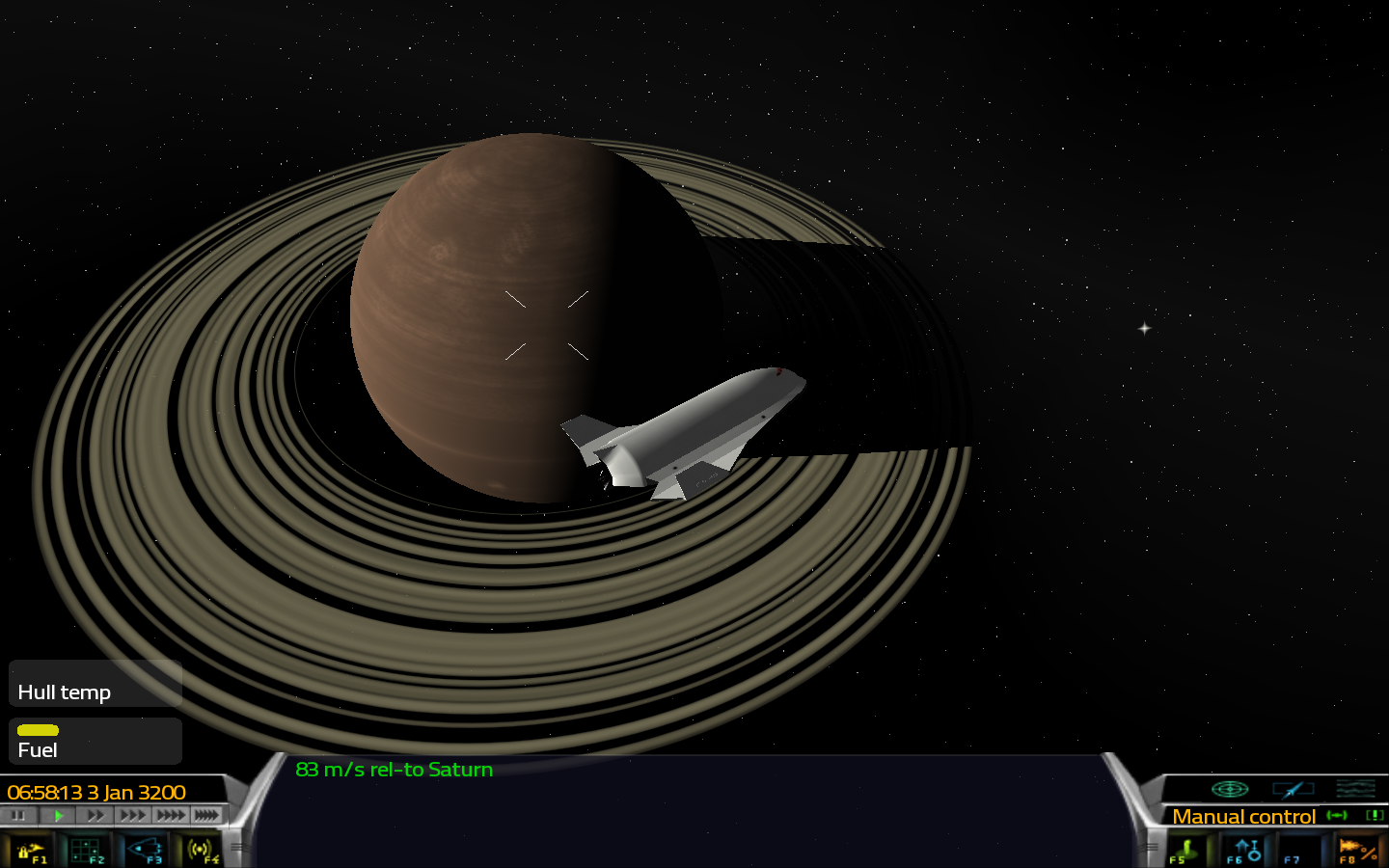Toggle the green landing gear indicator
This screenshot has width=1389, height=868.
click(x=1337, y=815)
